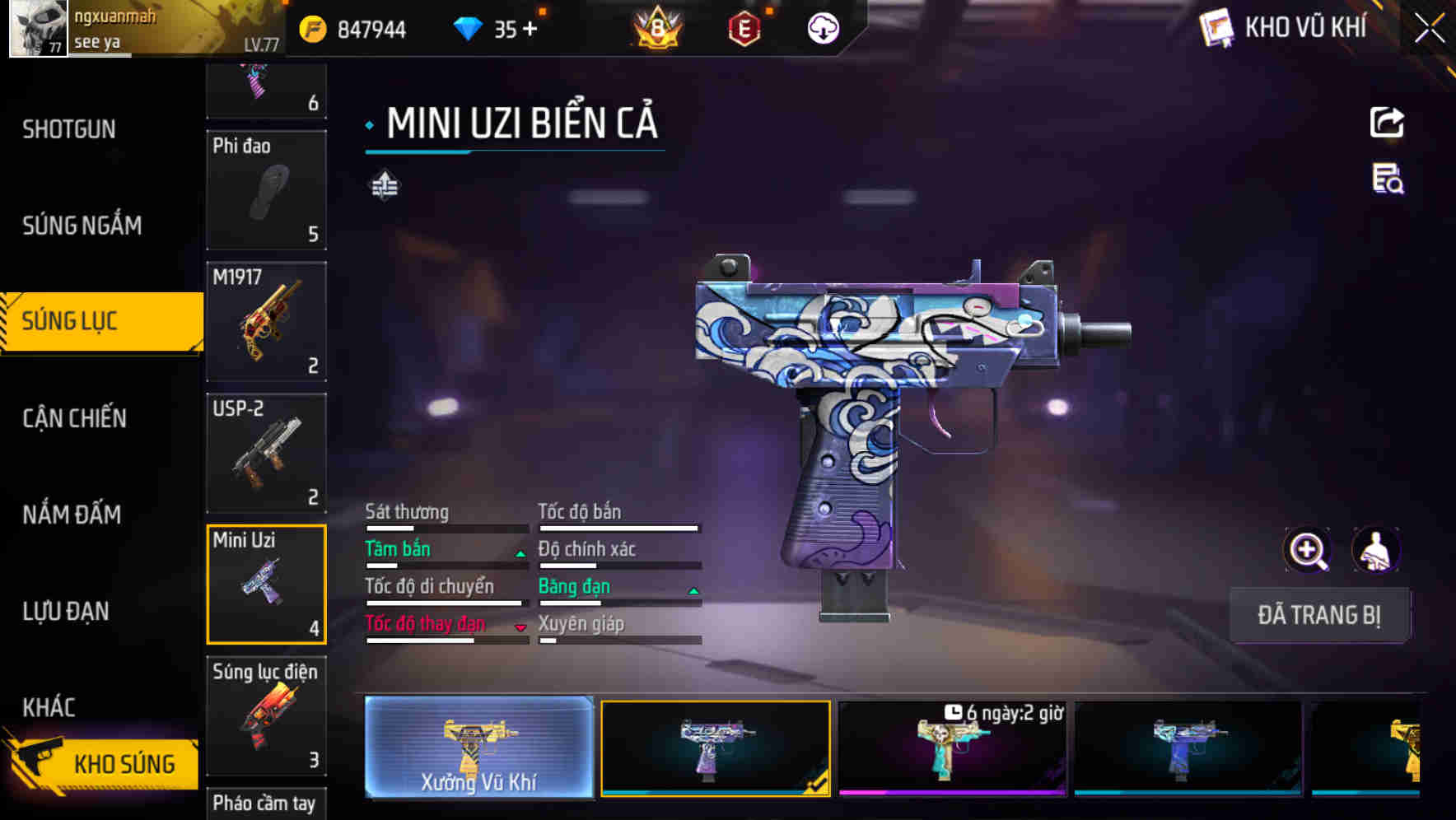Image resolution: width=1456 pixels, height=820 pixels.
Task: Choose the KHÁC category
Action: pos(49,707)
